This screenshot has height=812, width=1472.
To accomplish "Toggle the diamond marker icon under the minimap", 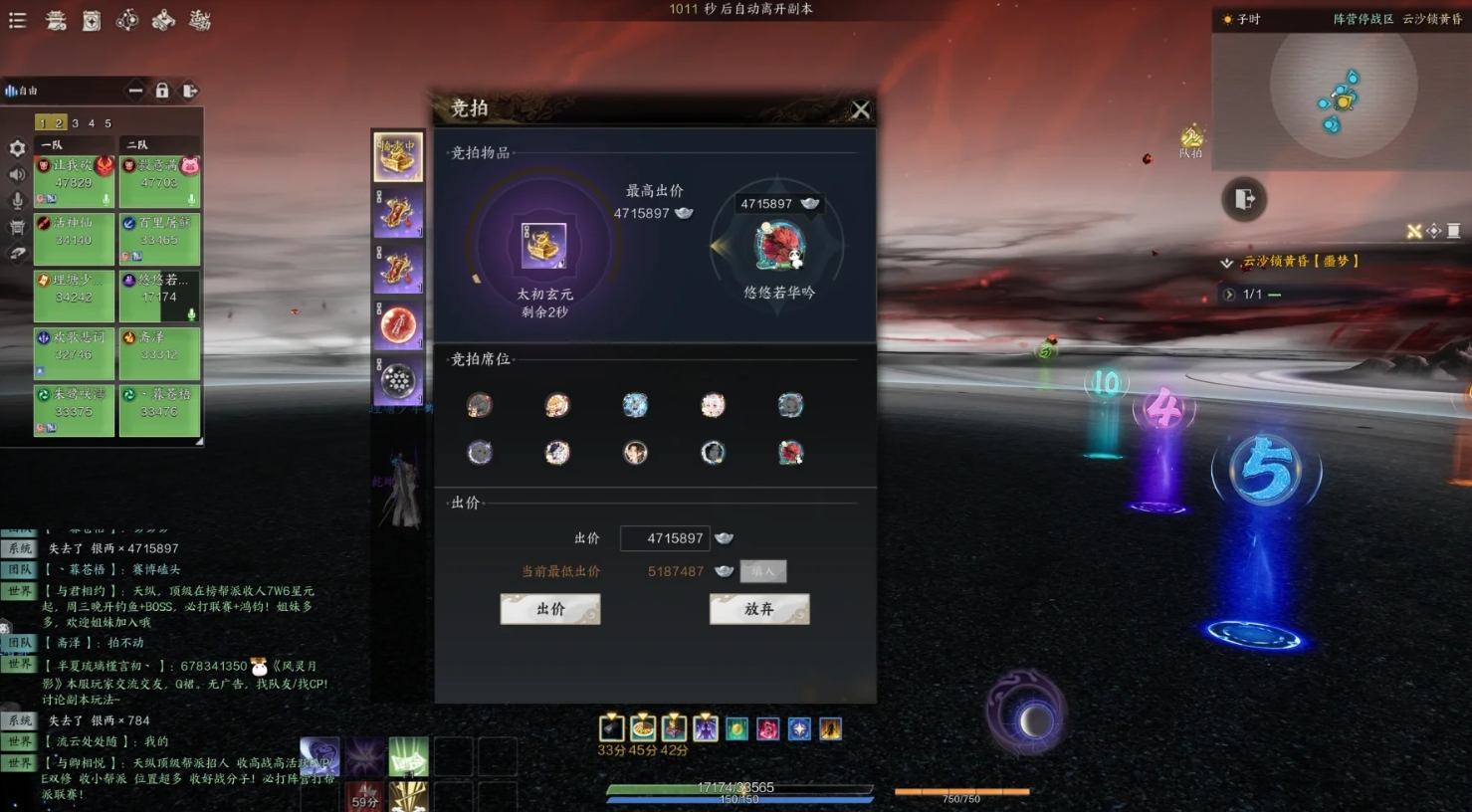I will [1434, 231].
